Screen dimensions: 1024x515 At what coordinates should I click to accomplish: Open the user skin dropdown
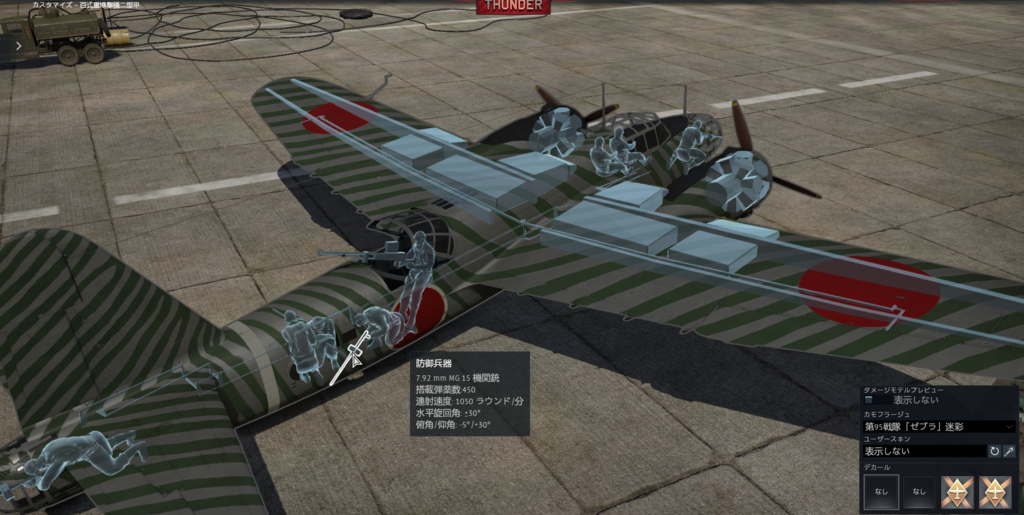click(924, 451)
